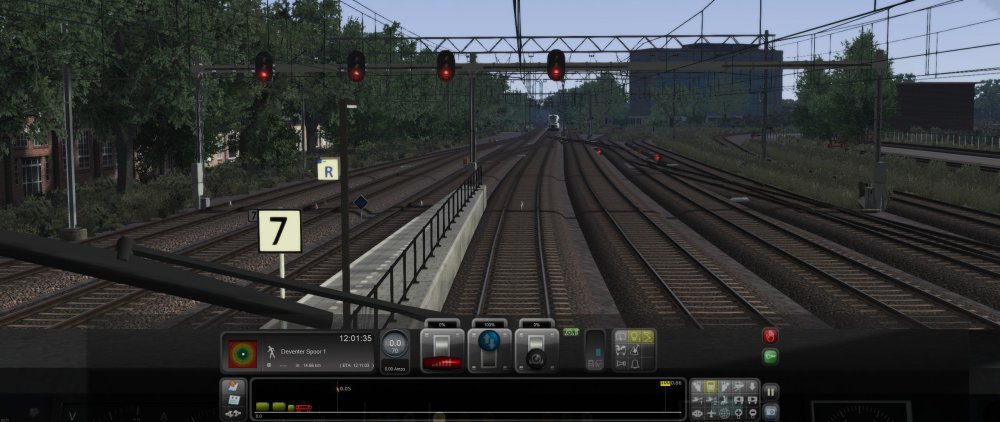Click the reverser lever with blue arrows
This screenshot has width=1000, height=422.
(489, 351)
